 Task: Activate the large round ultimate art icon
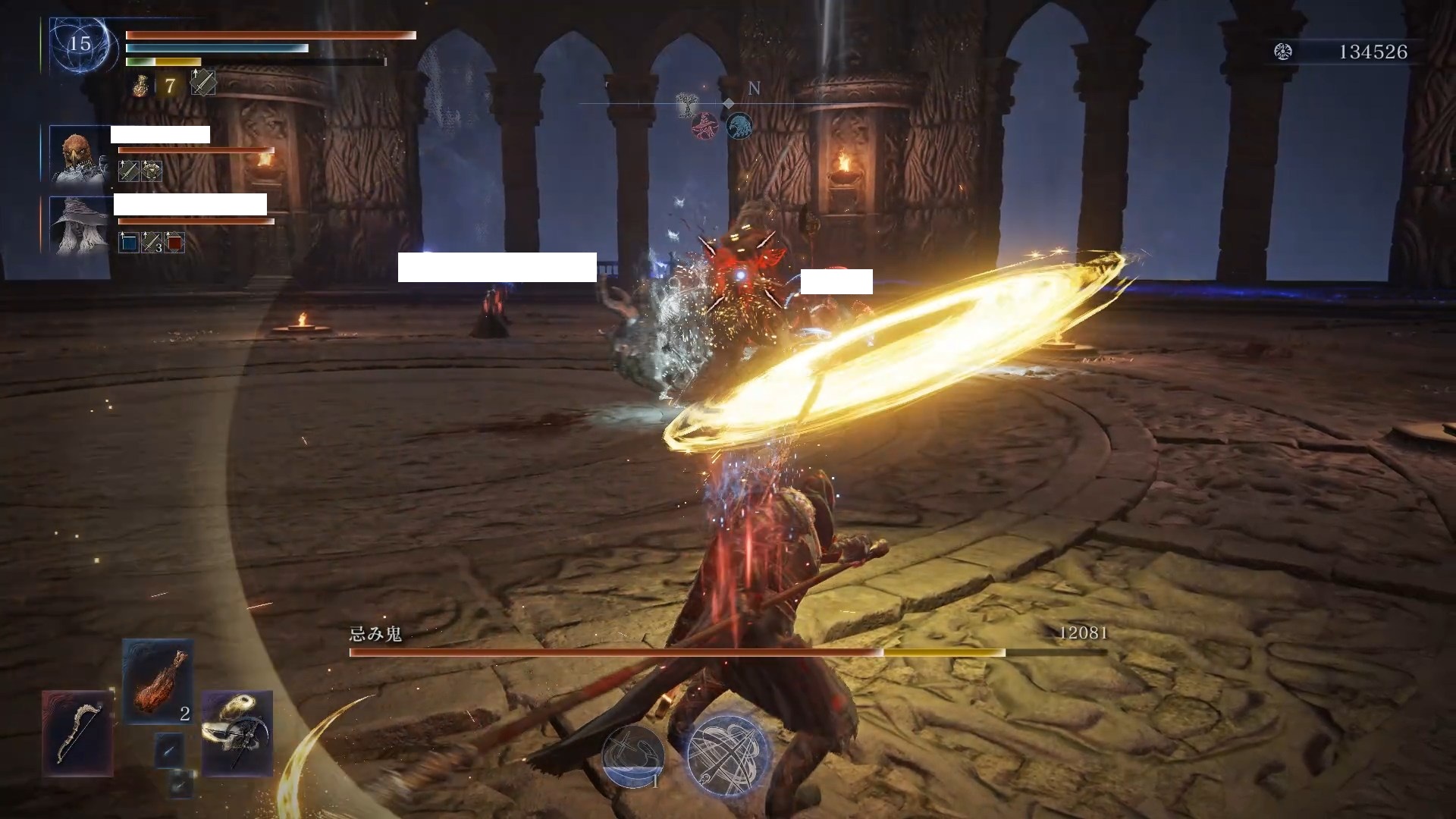(728, 755)
